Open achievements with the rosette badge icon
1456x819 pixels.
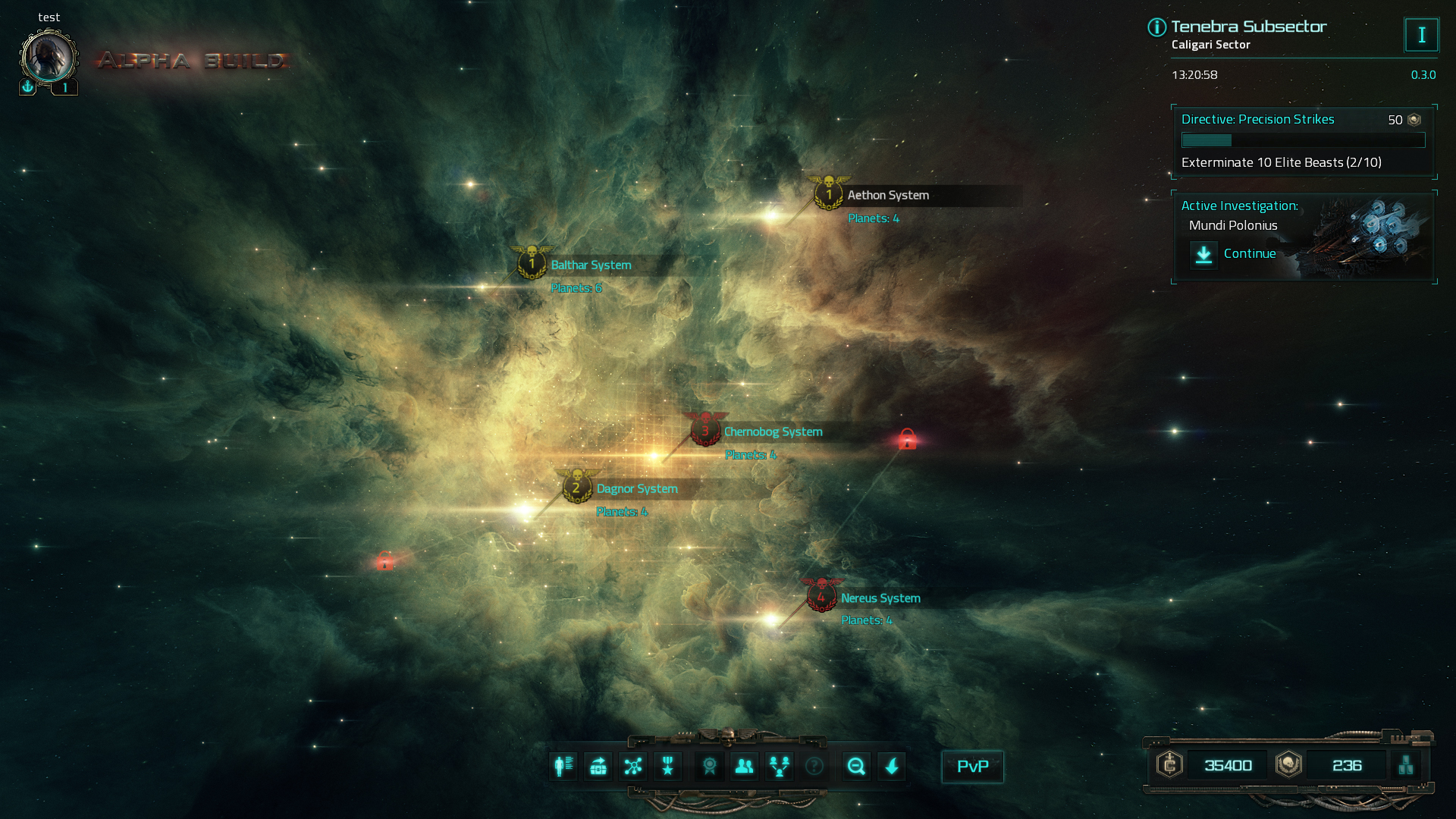708,767
